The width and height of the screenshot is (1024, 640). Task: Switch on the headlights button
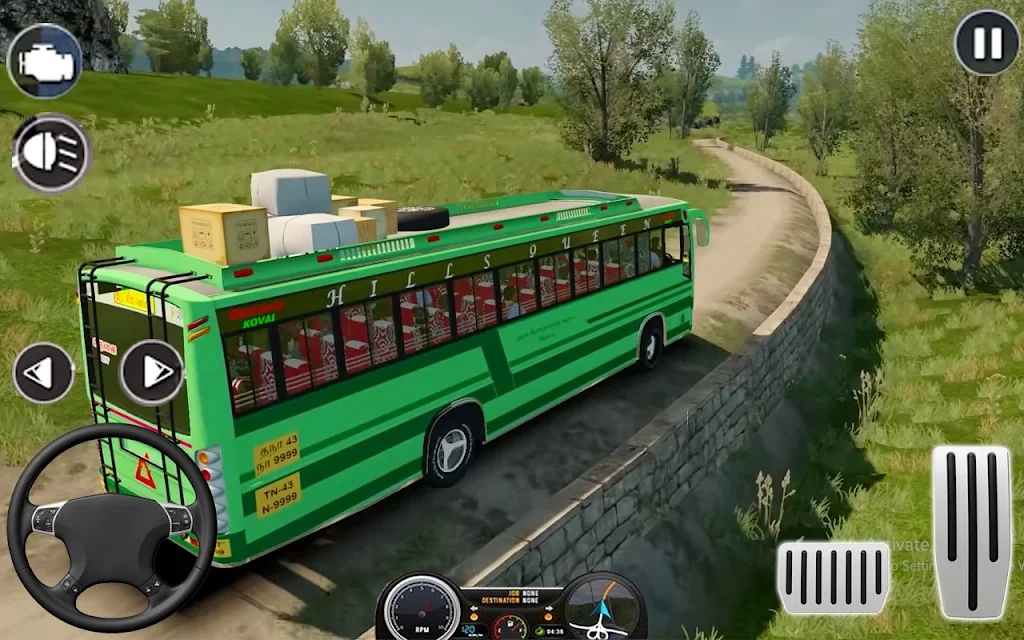(x=52, y=153)
